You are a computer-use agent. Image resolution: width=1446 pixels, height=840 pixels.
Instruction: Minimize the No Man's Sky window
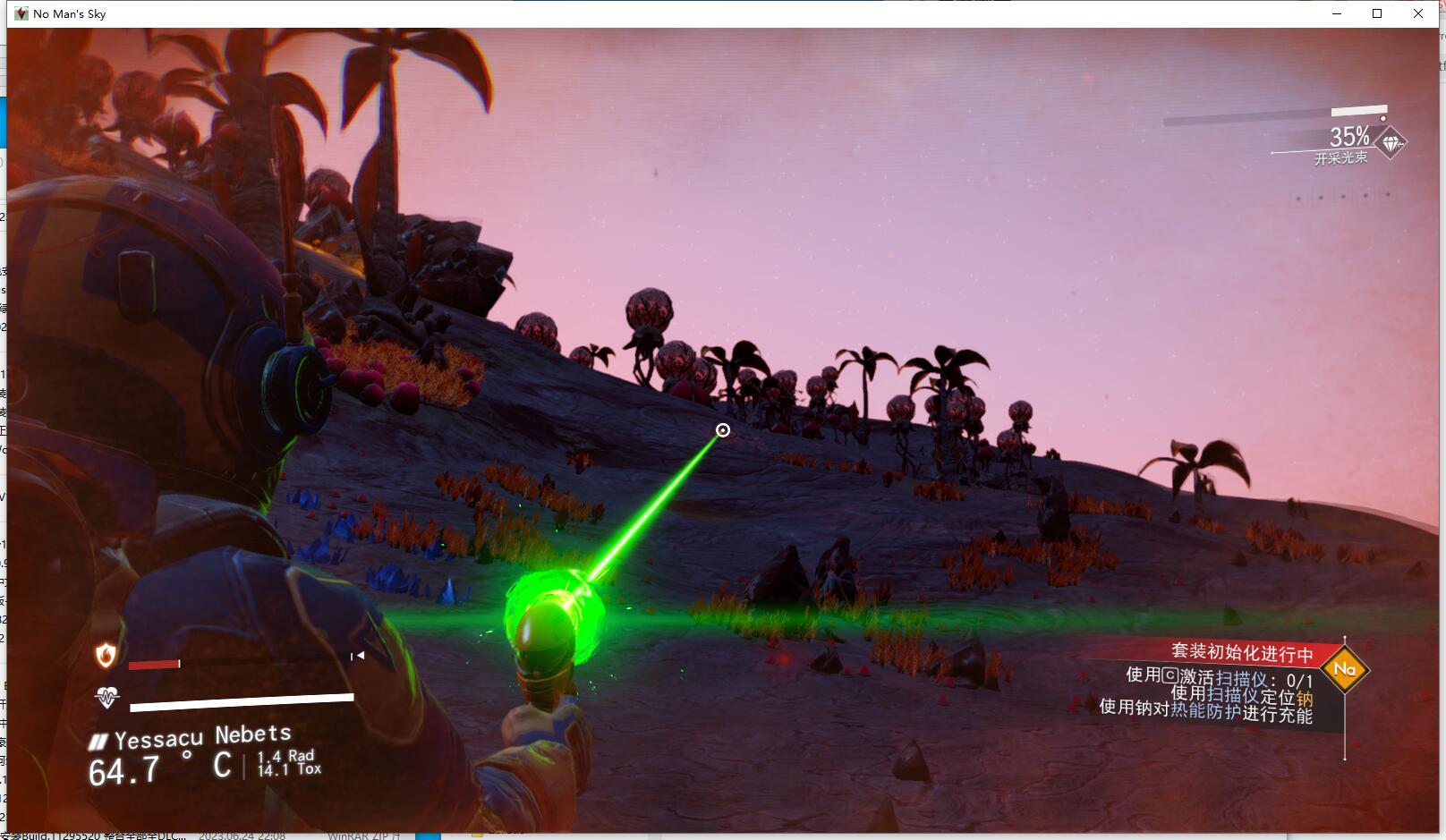1338,13
